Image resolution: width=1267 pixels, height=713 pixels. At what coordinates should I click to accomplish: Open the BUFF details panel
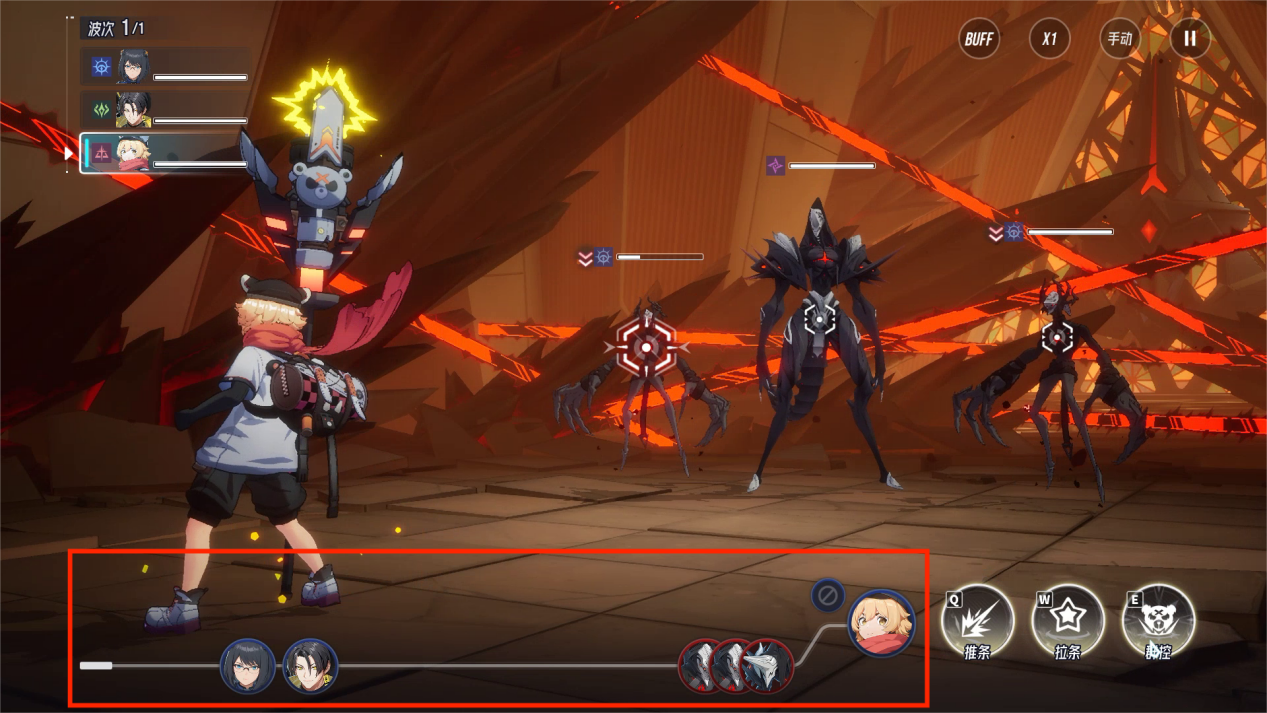pyautogui.click(x=979, y=39)
